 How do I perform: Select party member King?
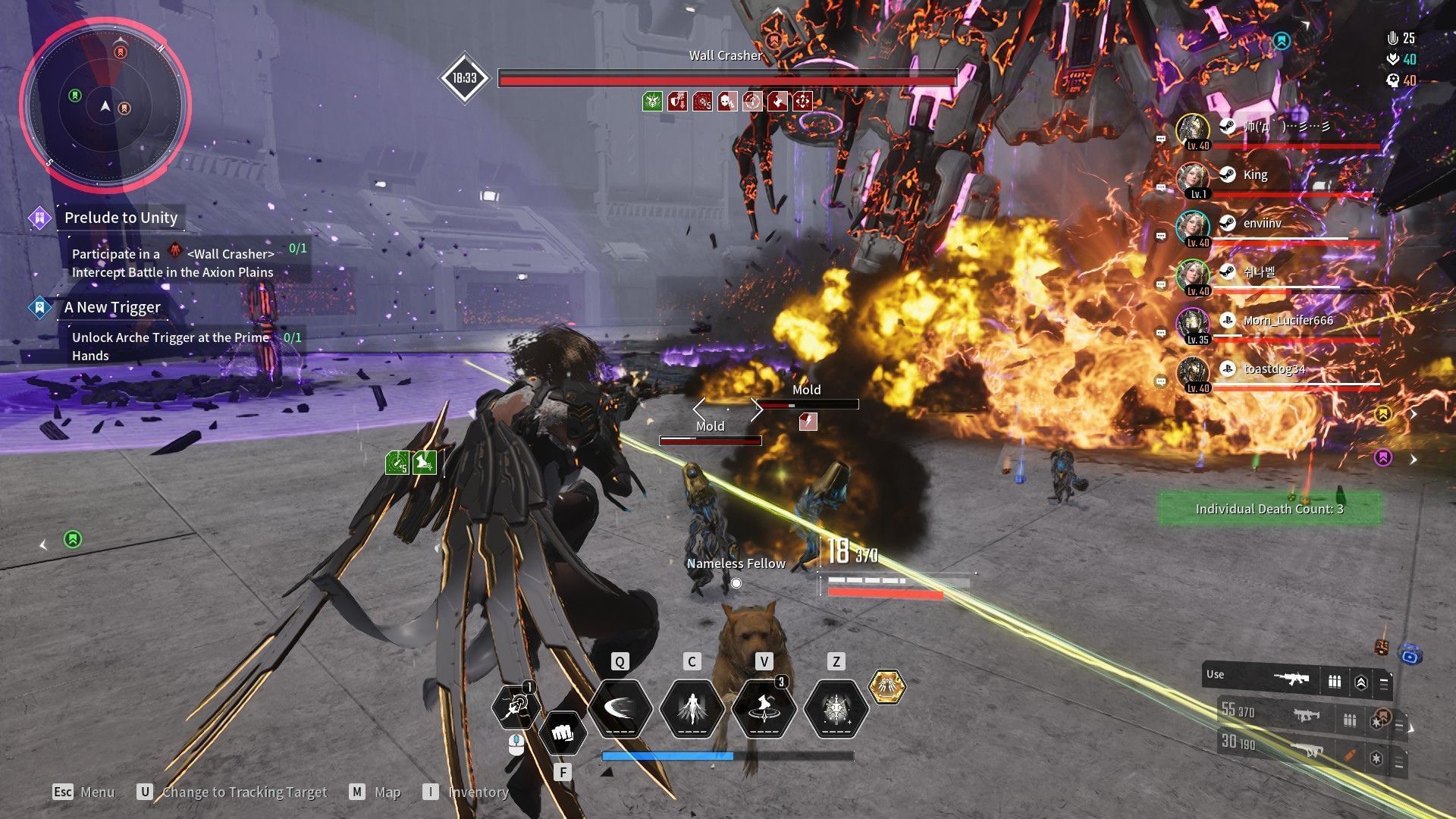coord(1255,176)
